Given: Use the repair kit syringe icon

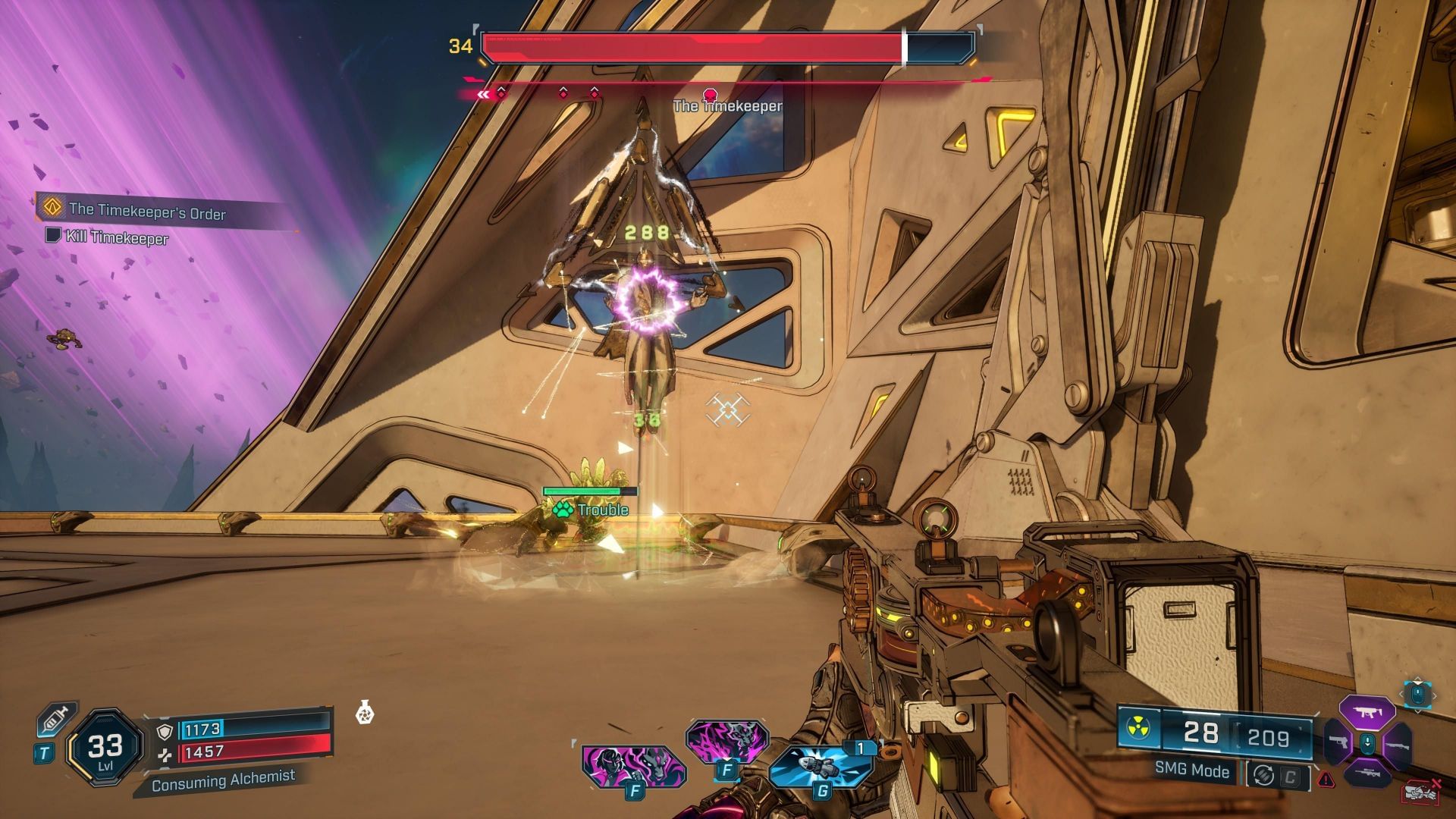Looking at the screenshot, I should (57, 719).
